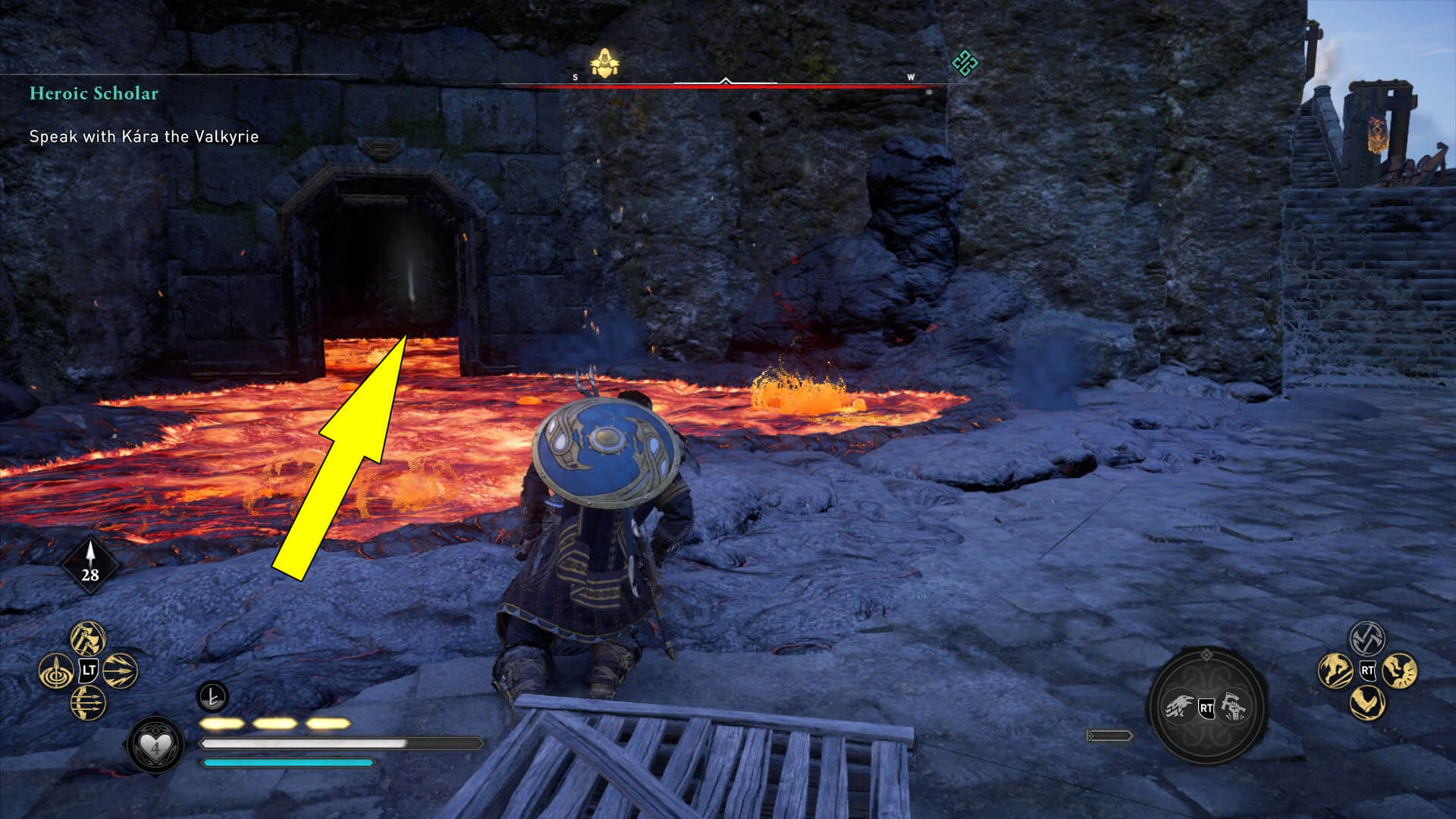Activate the leaping figure melee ability

click(x=1335, y=670)
